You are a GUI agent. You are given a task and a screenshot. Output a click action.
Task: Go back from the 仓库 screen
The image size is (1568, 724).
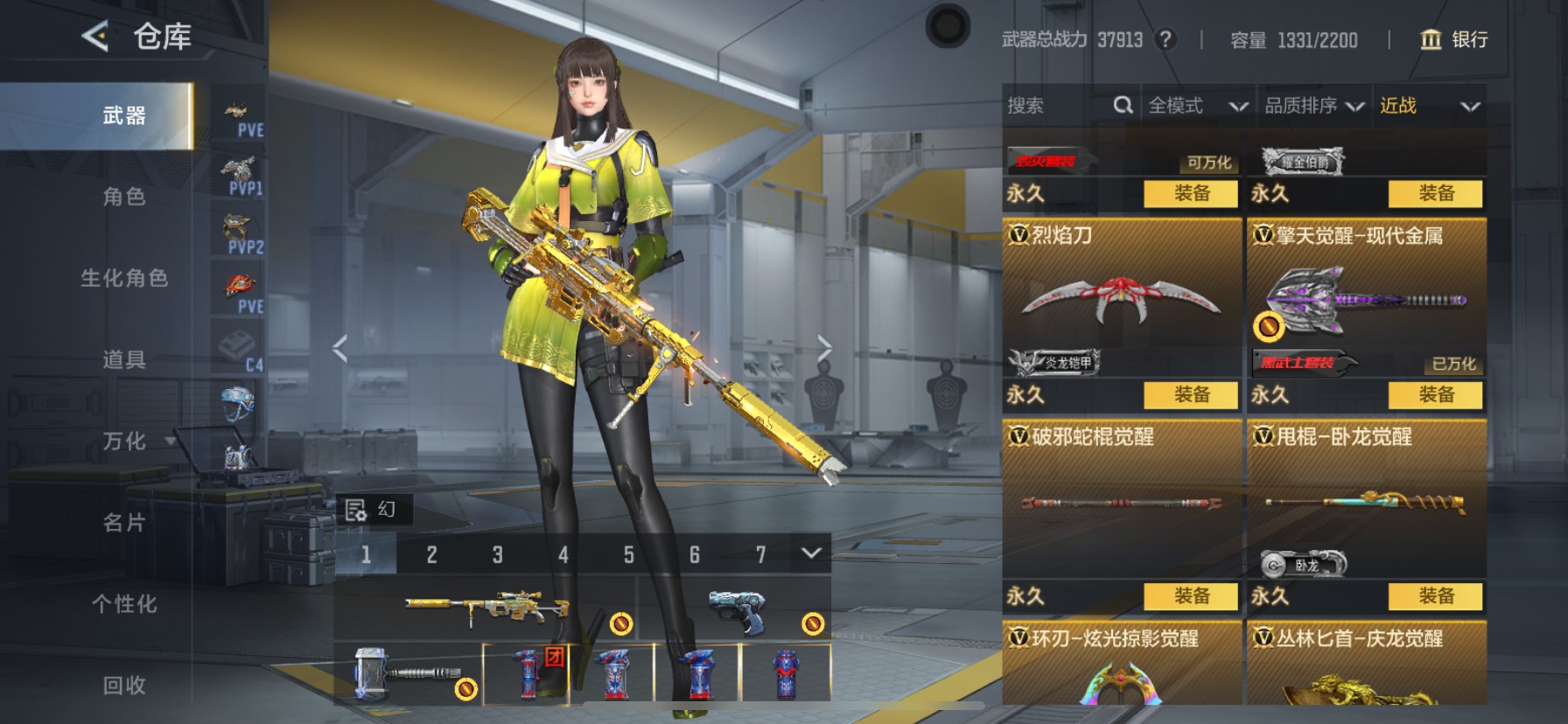click(95, 37)
